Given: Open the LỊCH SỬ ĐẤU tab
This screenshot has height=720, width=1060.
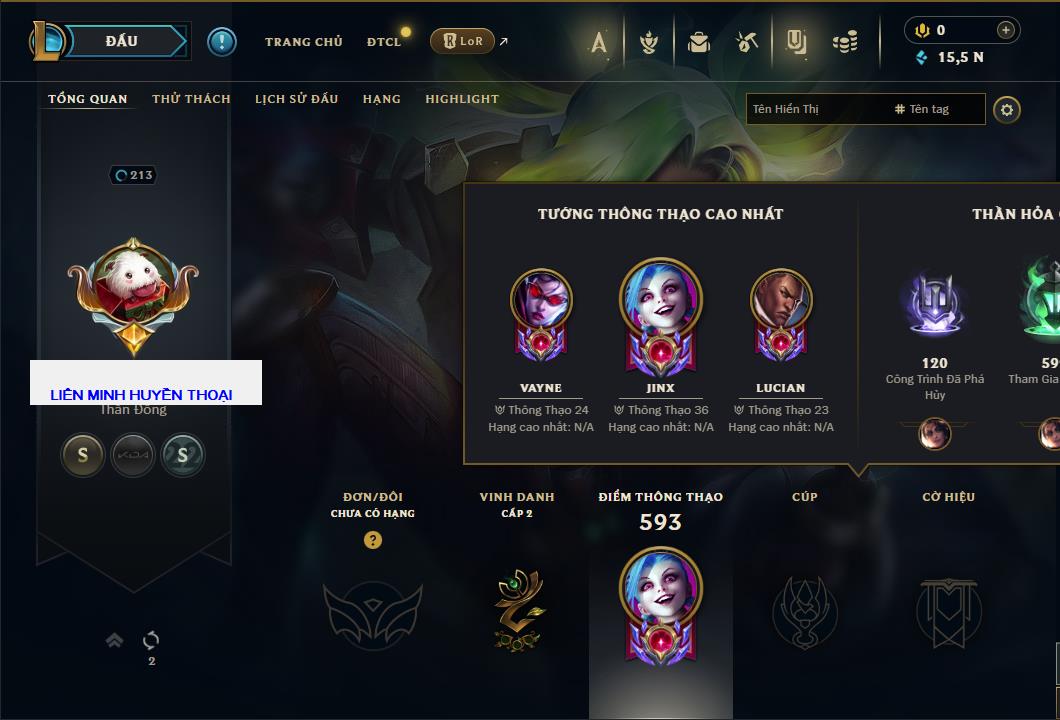Looking at the screenshot, I should (x=296, y=99).
